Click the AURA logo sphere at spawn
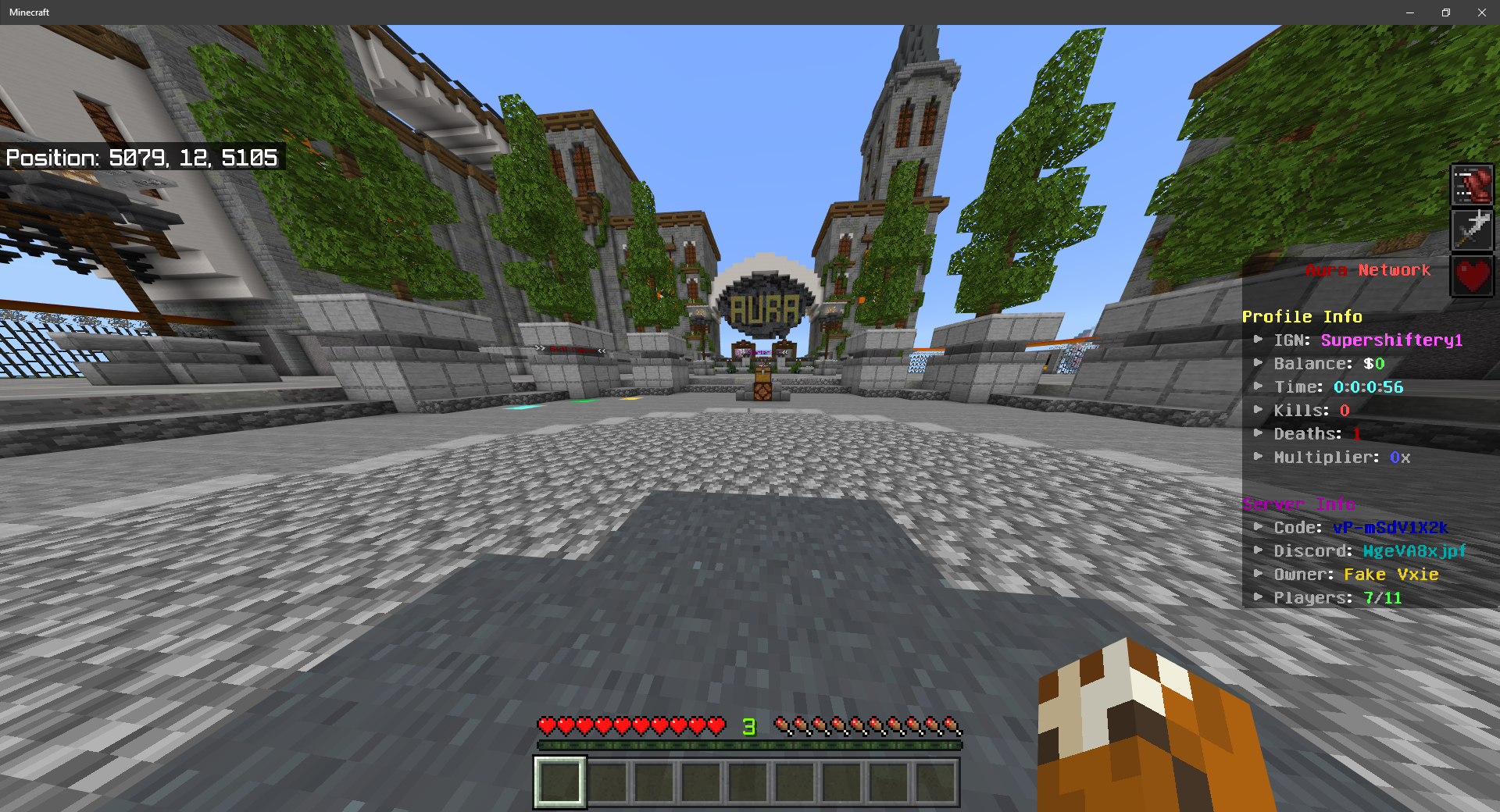 pos(766,306)
